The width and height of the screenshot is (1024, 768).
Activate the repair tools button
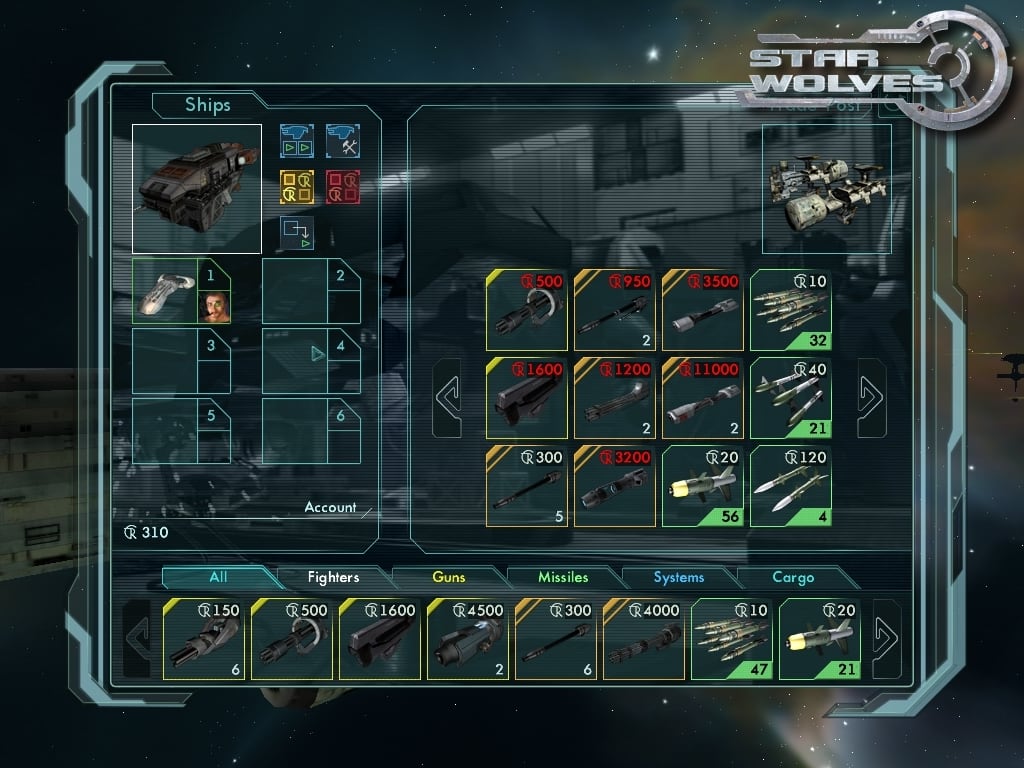click(343, 141)
